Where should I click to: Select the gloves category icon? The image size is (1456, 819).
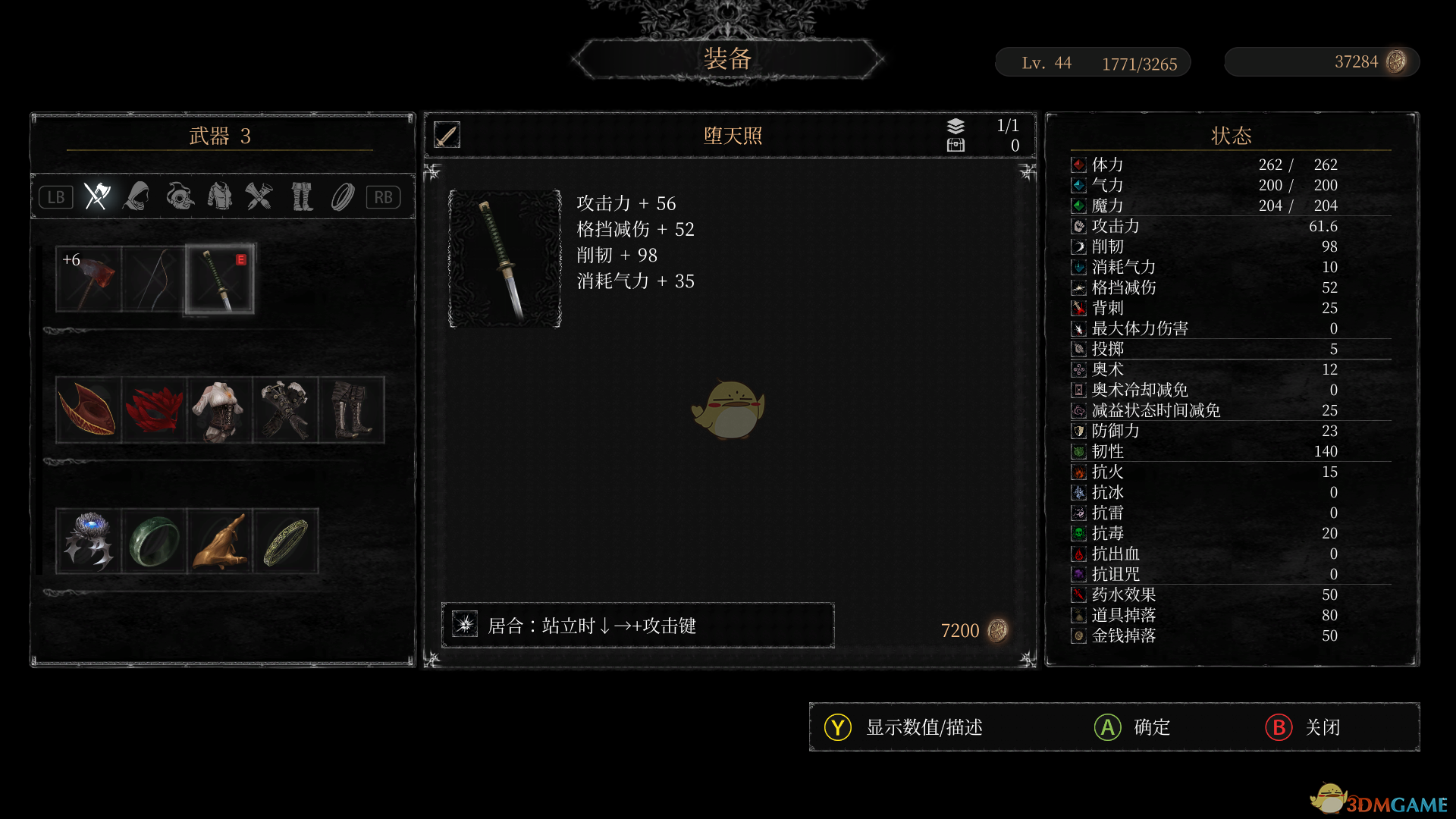260,196
